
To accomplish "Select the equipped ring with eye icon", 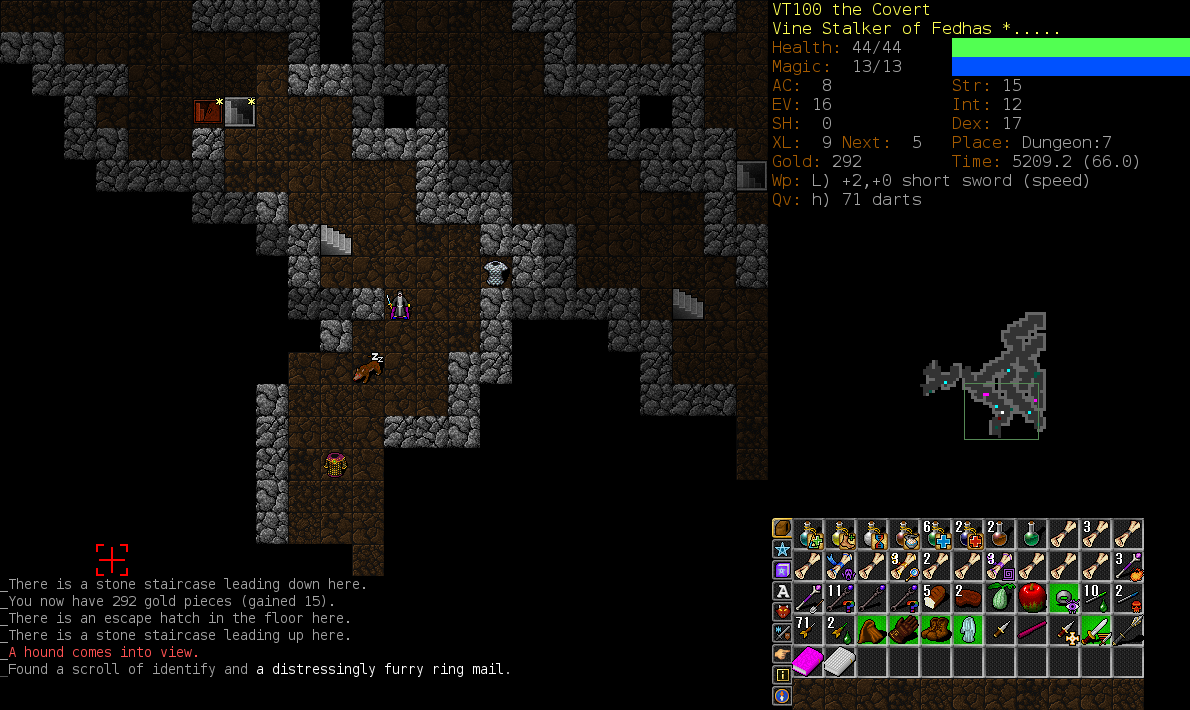I will (1064, 598).
